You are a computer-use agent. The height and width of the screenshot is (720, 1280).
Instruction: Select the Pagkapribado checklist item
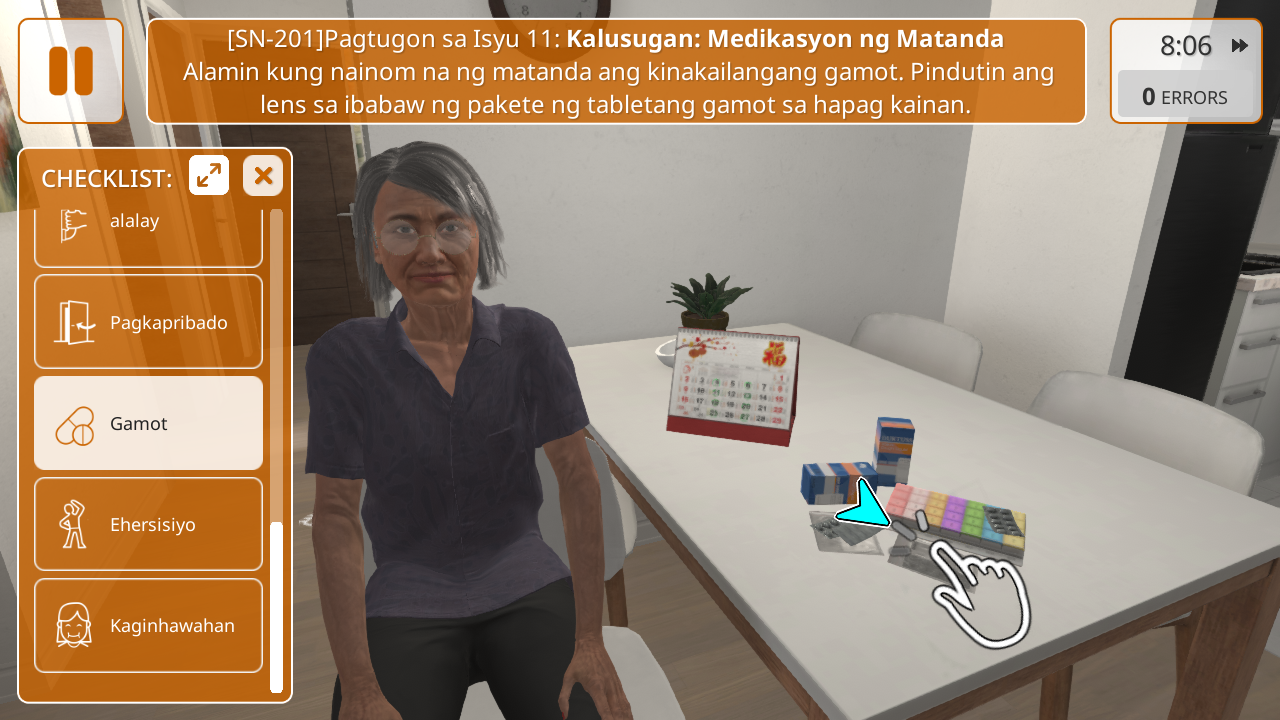[x=148, y=322]
